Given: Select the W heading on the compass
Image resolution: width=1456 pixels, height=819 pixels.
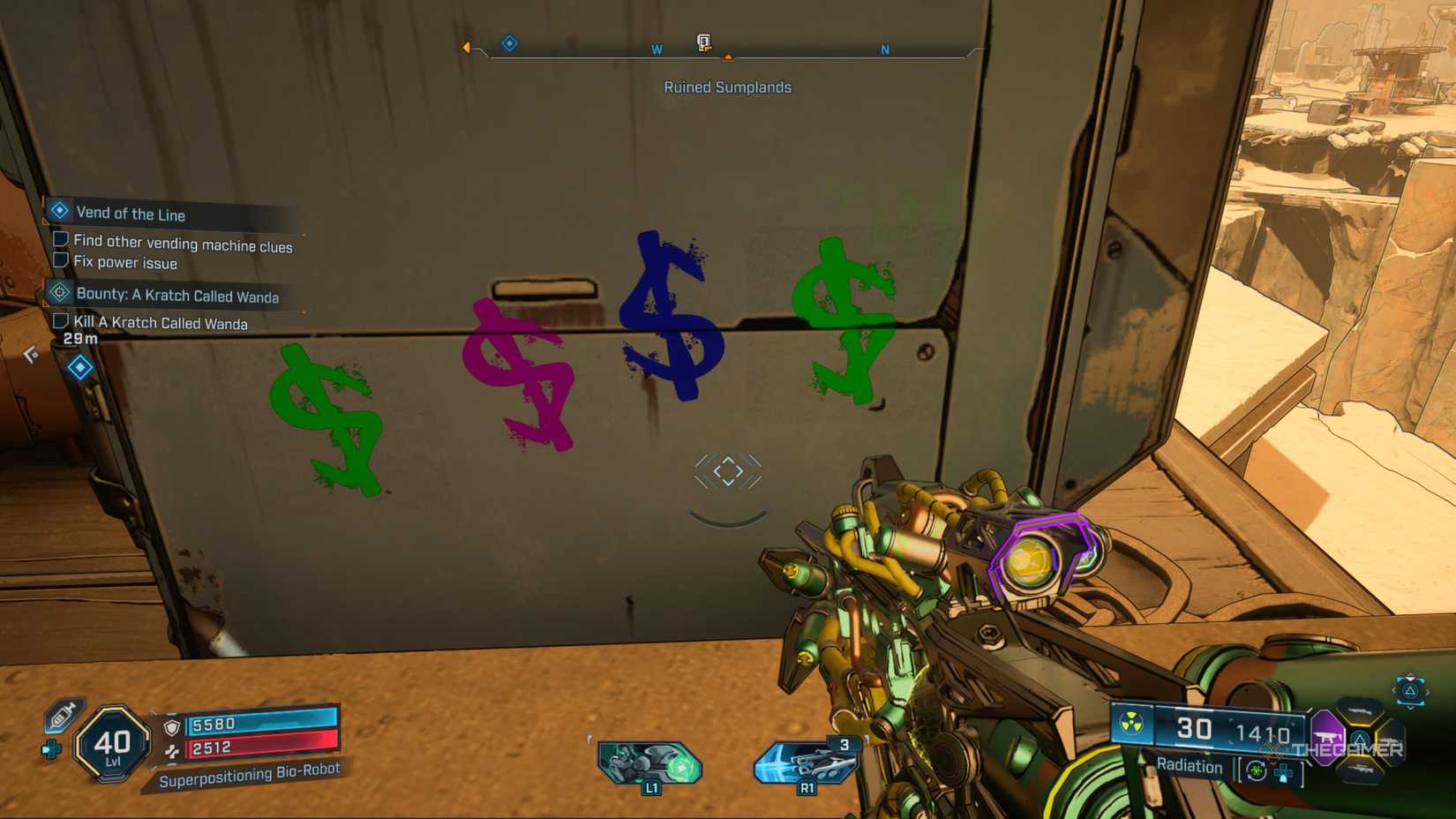Looking at the screenshot, I should (x=655, y=50).
